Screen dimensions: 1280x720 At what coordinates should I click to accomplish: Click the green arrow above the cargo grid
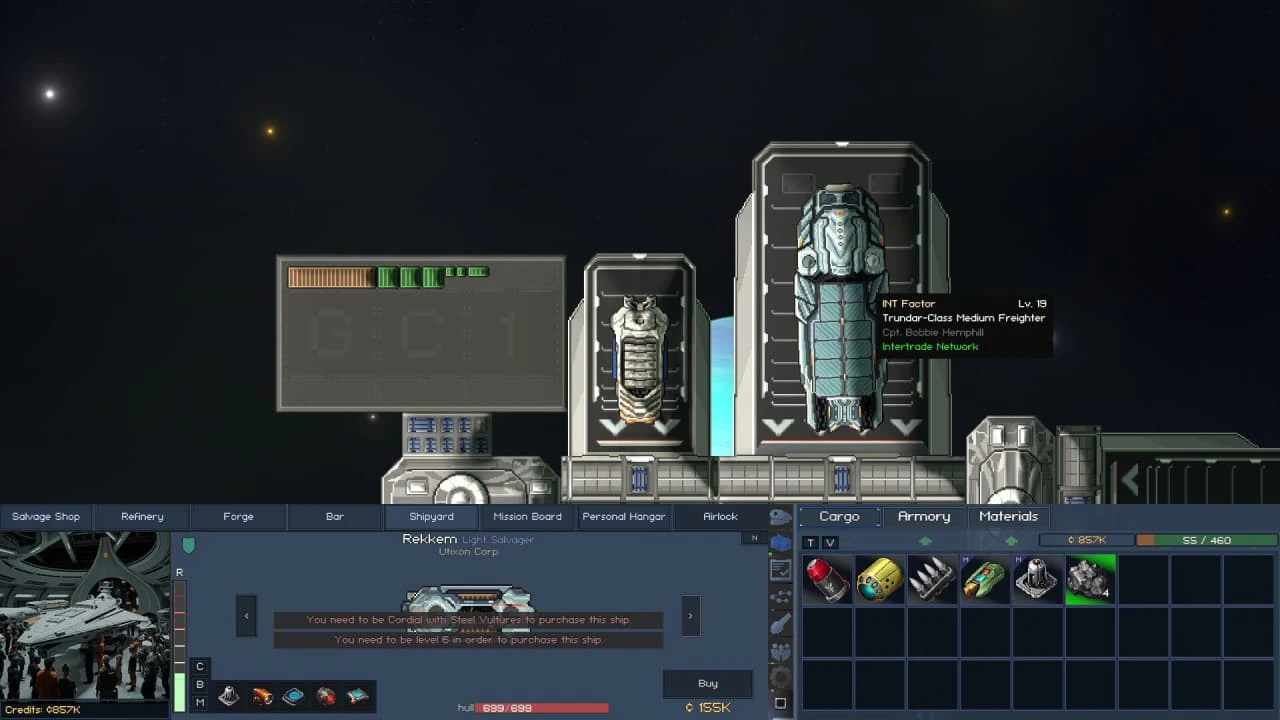pyautogui.click(x=925, y=540)
